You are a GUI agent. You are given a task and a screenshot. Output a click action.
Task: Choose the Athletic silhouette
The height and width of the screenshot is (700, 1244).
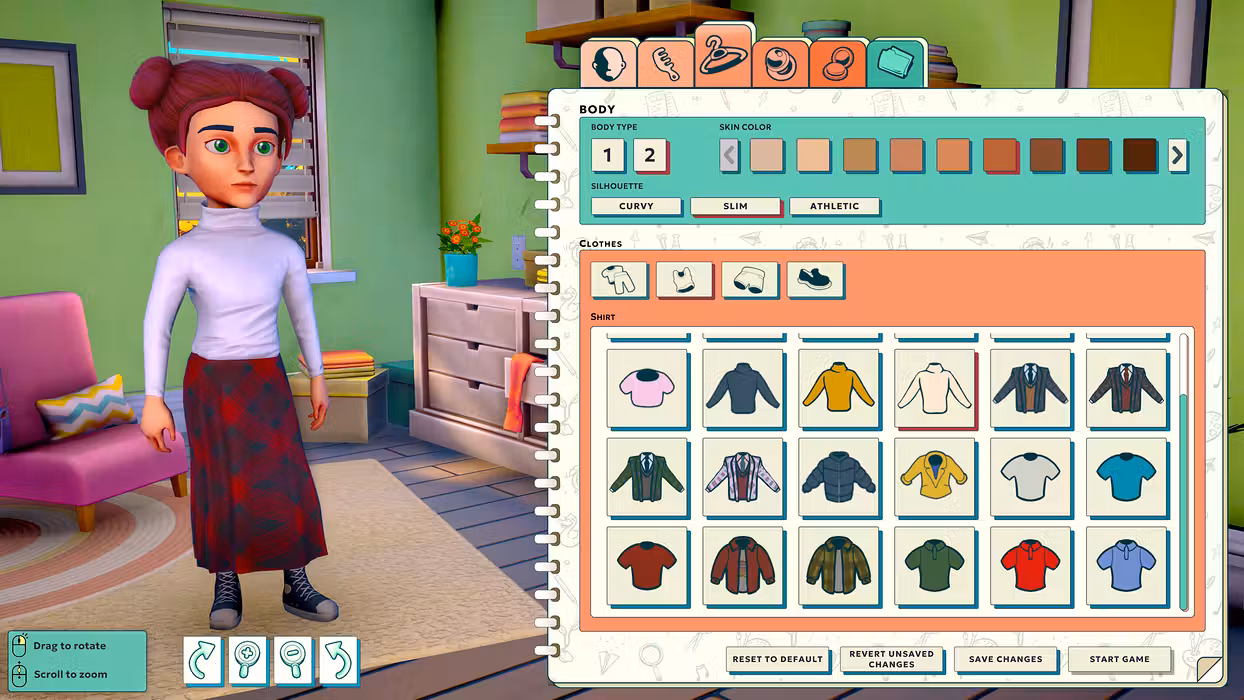pos(834,206)
